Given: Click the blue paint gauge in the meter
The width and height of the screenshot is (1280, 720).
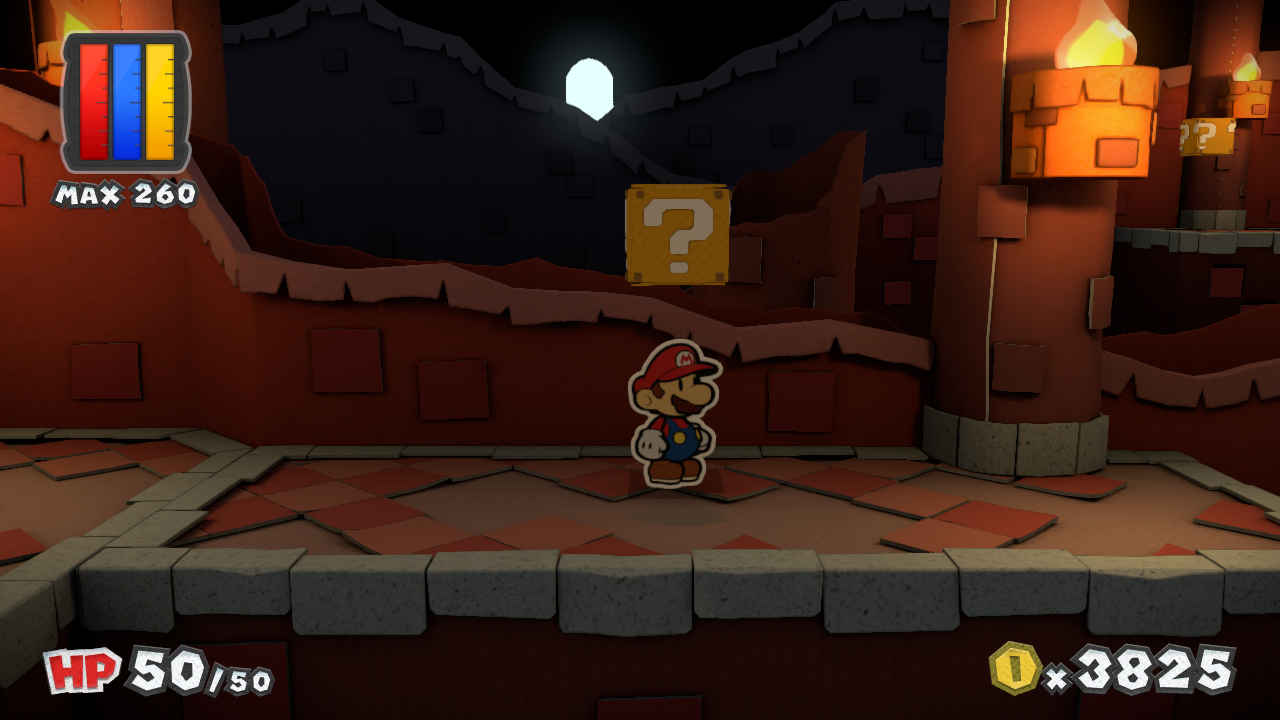Looking at the screenshot, I should (125, 100).
